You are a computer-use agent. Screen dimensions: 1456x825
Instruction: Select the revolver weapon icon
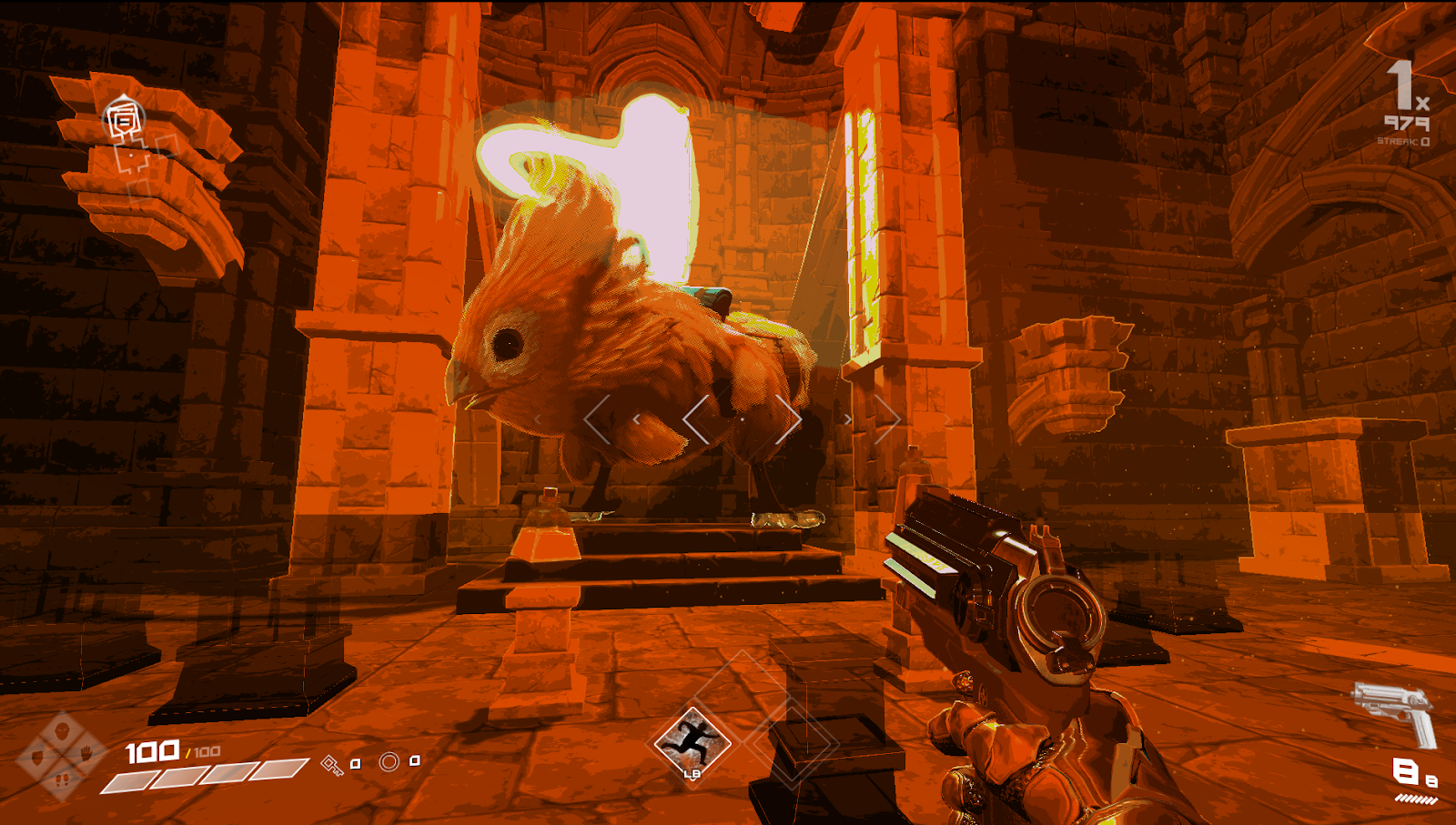pos(1396,711)
